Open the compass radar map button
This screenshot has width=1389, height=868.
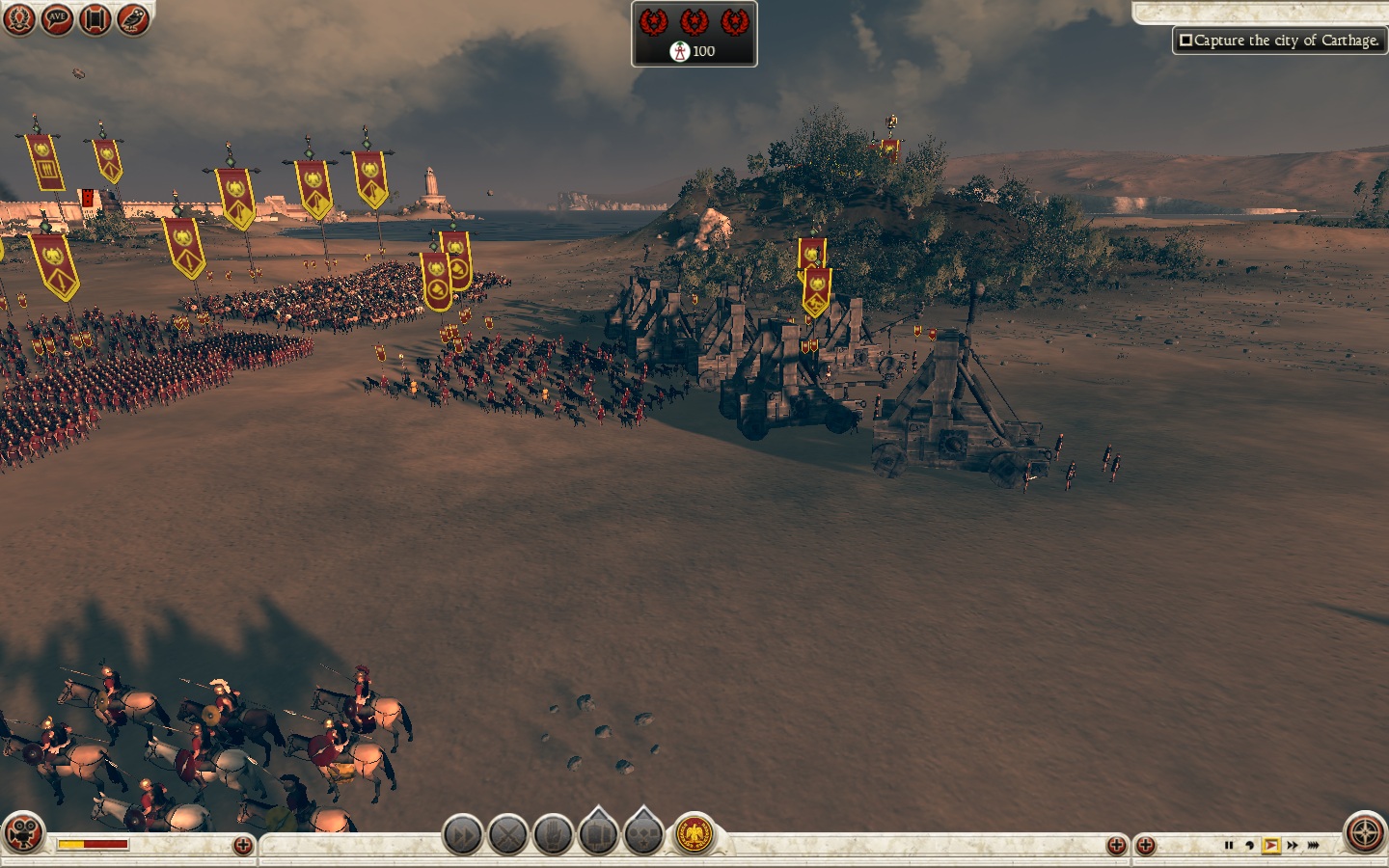point(1365,833)
